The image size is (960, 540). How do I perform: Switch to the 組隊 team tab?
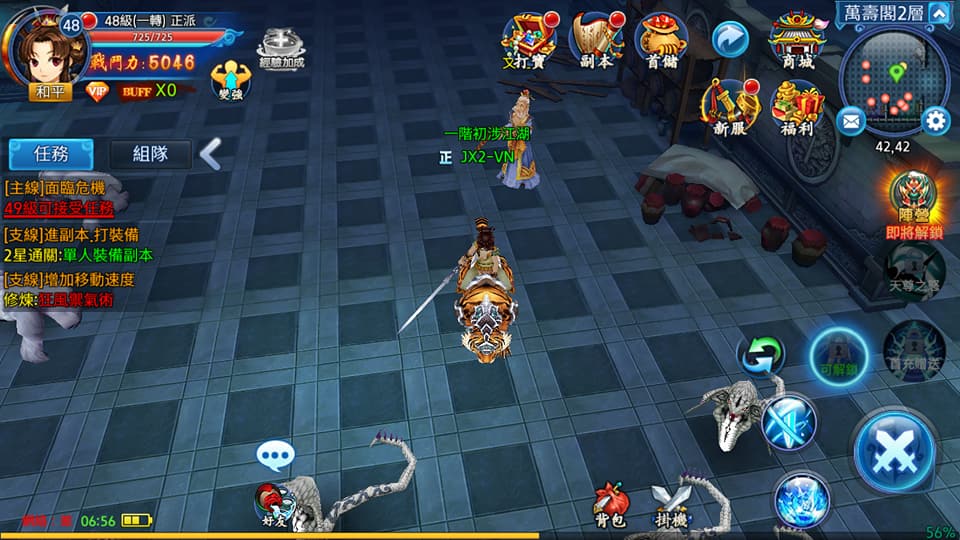pyautogui.click(x=149, y=154)
